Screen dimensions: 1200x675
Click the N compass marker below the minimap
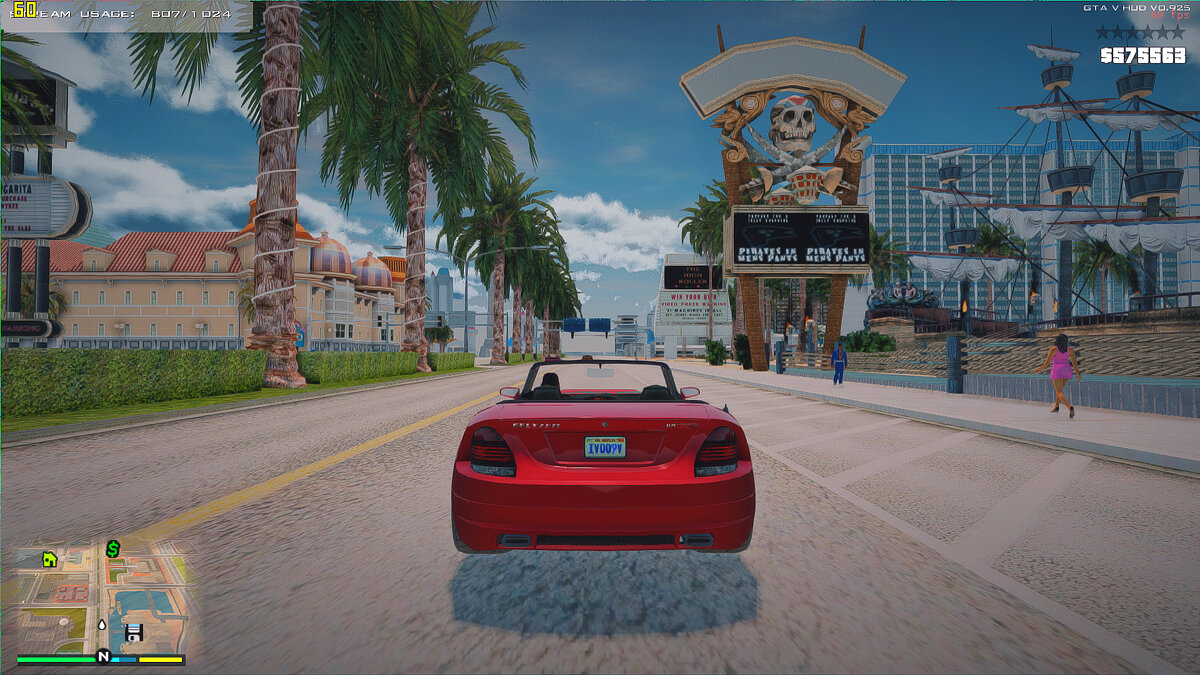pos(102,656)
